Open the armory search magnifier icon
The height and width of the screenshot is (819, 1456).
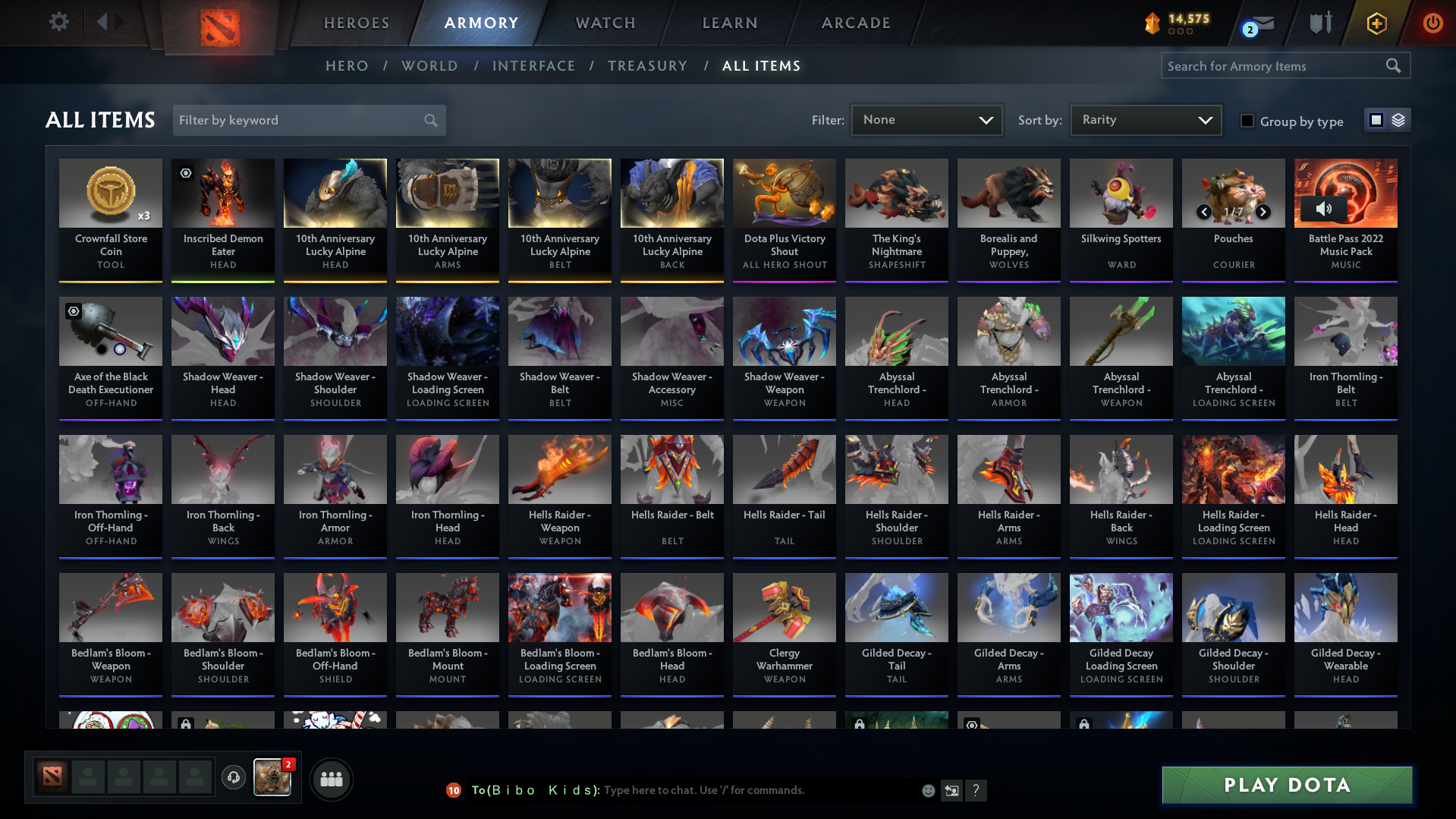(x=1394, y=66)
